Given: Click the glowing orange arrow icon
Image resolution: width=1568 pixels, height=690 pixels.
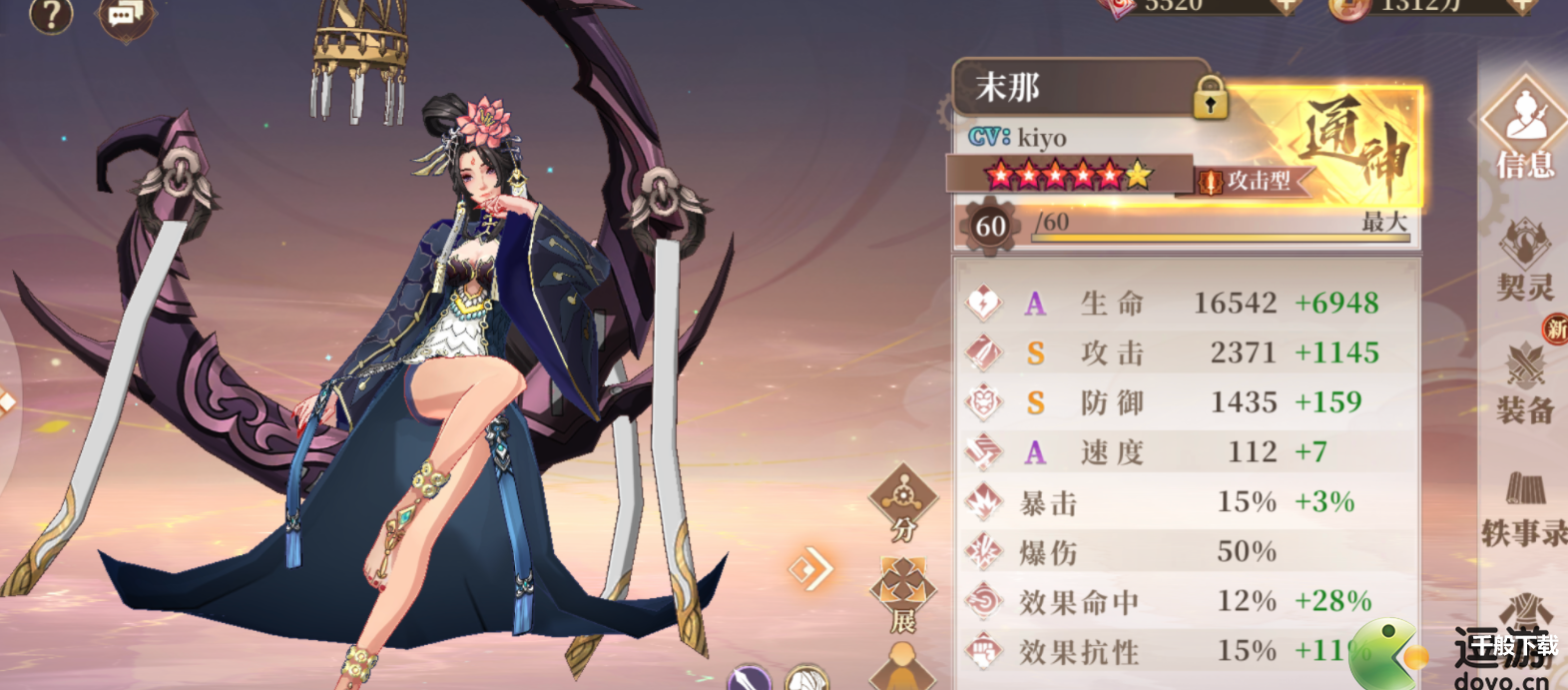Looking at the screenshot, I should [x=809, y=569].
